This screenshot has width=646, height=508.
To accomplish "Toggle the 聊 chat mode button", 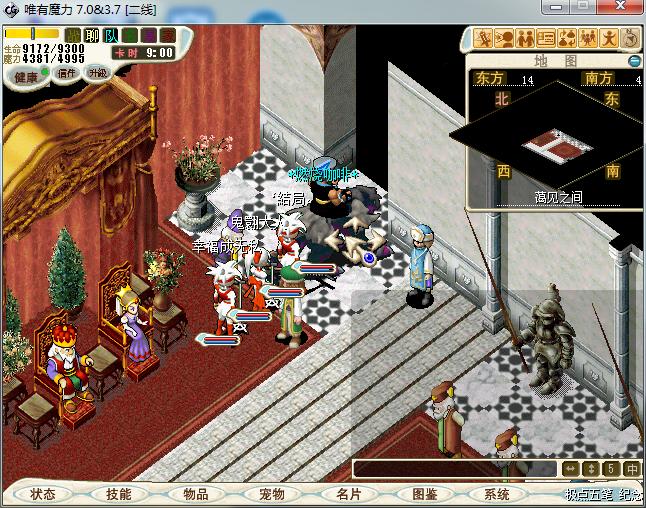I will [92, 36].
